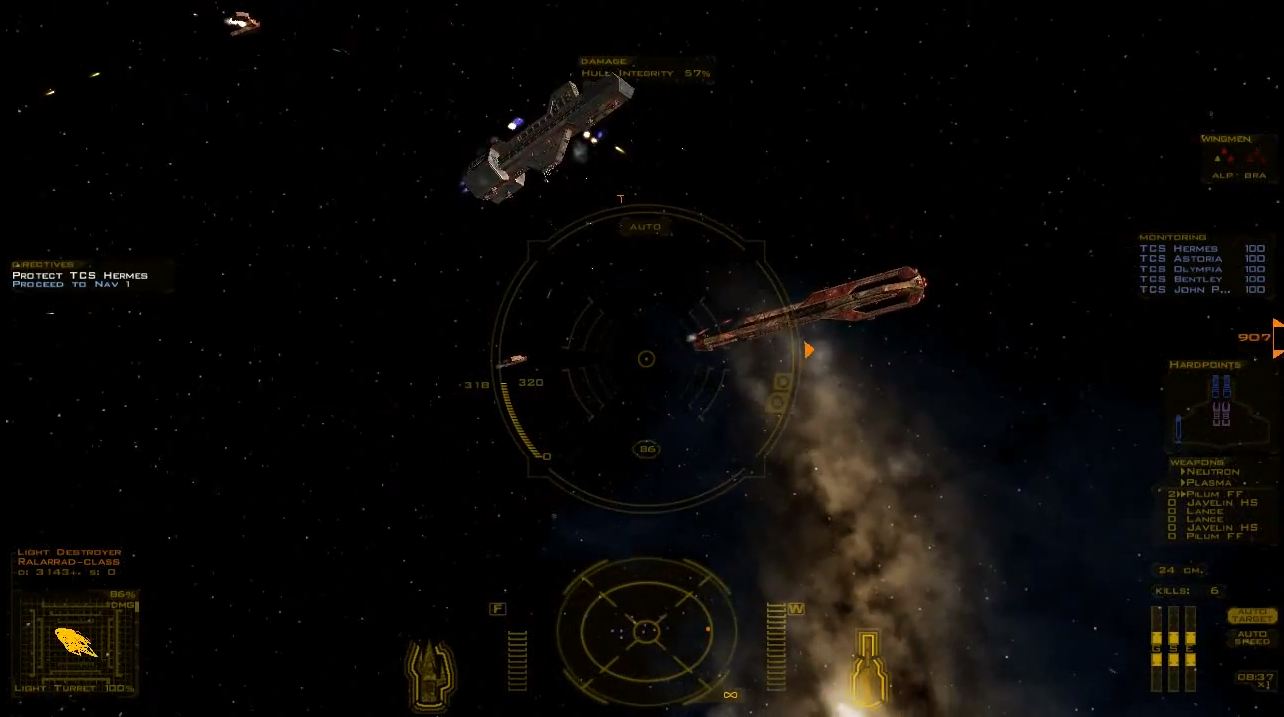Click the Protect TCS Hermes objective
Viewport: 1284px width, 717px height.
(x=80, y=275)
